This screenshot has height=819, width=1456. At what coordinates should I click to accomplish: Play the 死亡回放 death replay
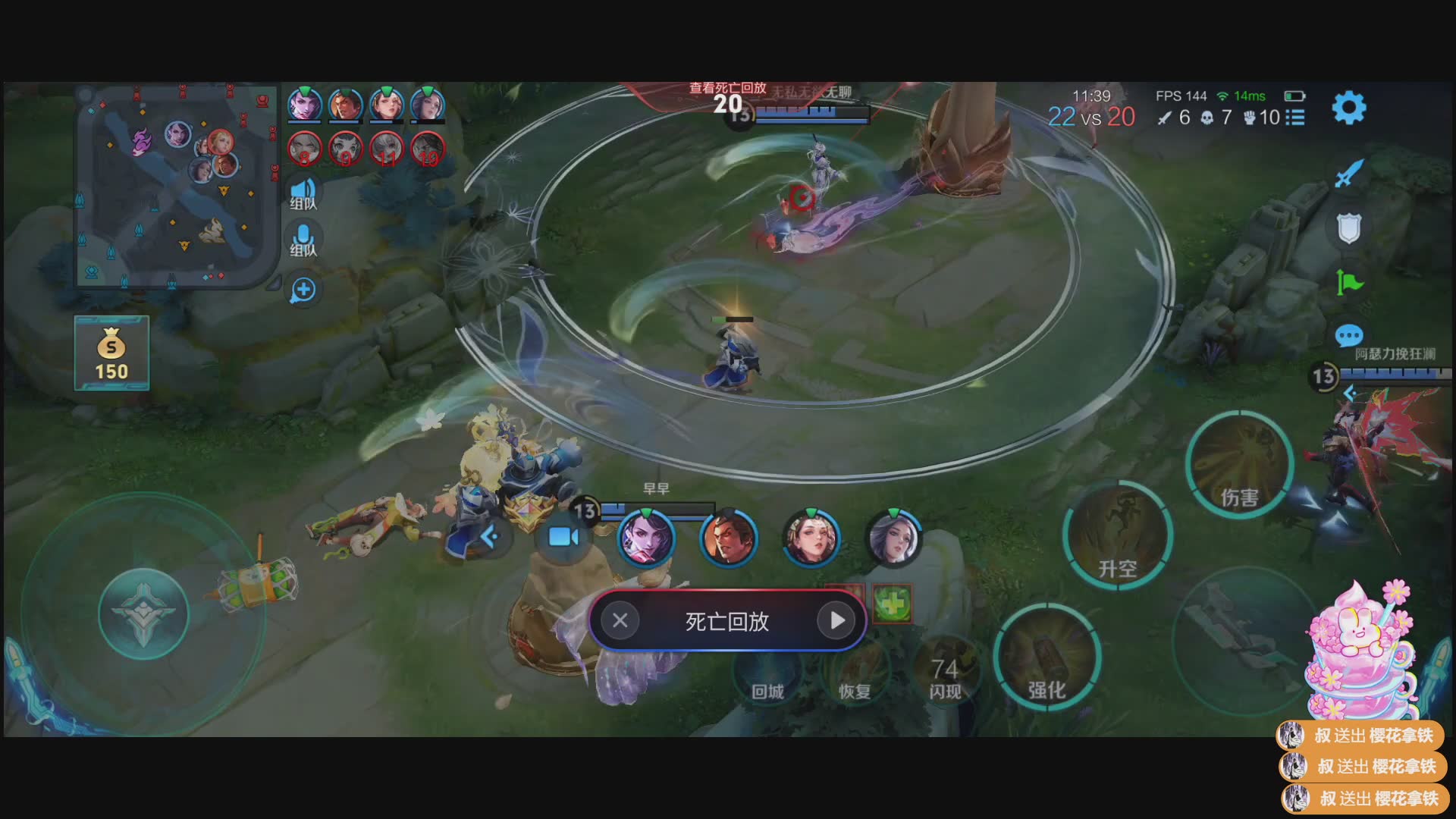(836, 620)
